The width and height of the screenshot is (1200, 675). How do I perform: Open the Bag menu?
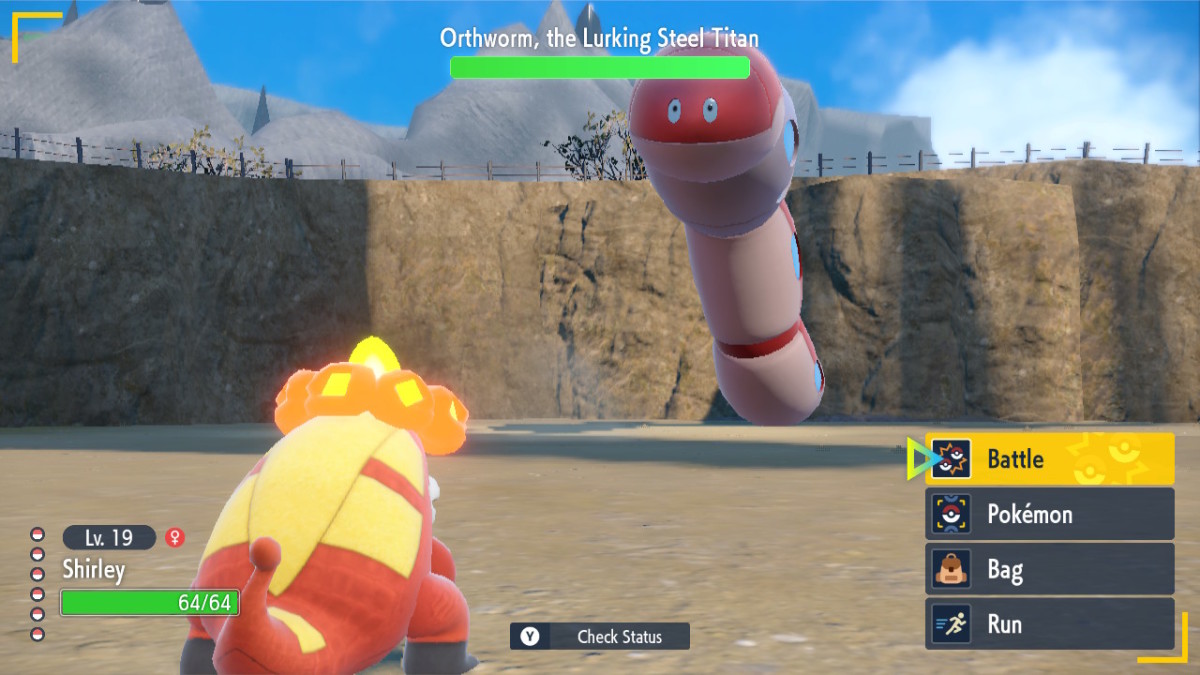coord(1049,569)
